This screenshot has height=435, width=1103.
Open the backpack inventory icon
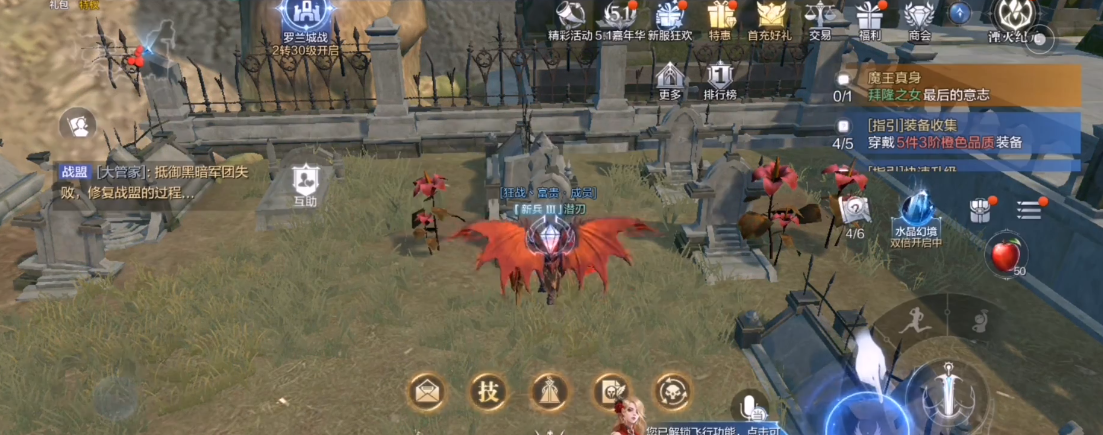pos(980,210)
